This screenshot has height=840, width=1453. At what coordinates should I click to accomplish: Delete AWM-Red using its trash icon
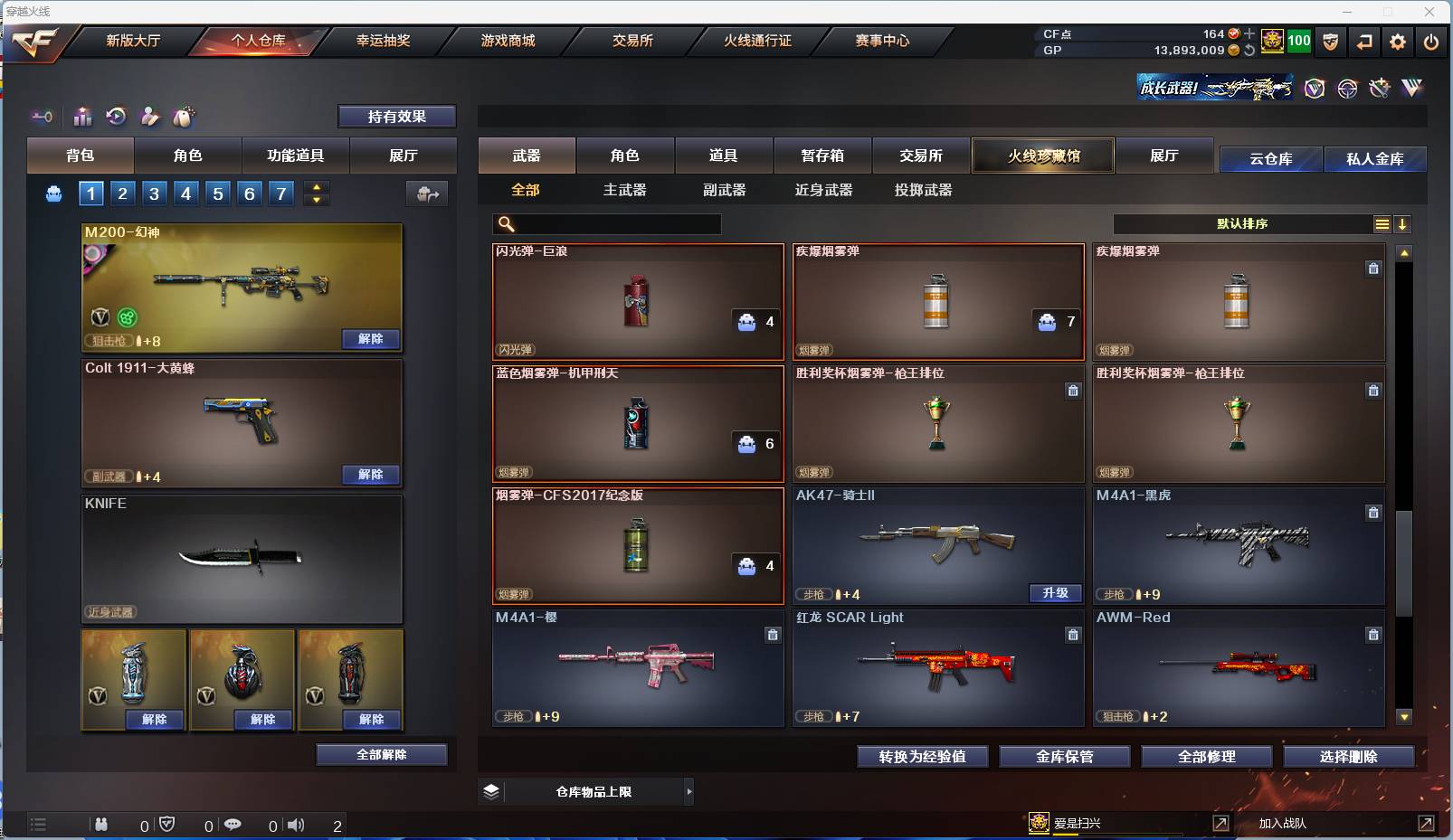tap(1373, 636)
